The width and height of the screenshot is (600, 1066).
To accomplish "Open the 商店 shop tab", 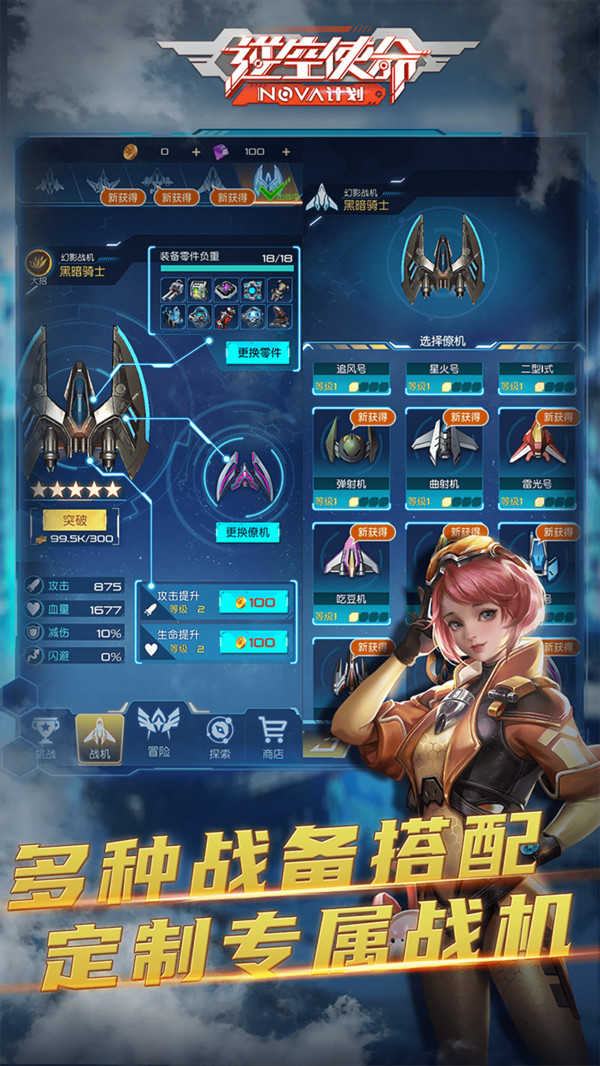I will pos(273,736).
